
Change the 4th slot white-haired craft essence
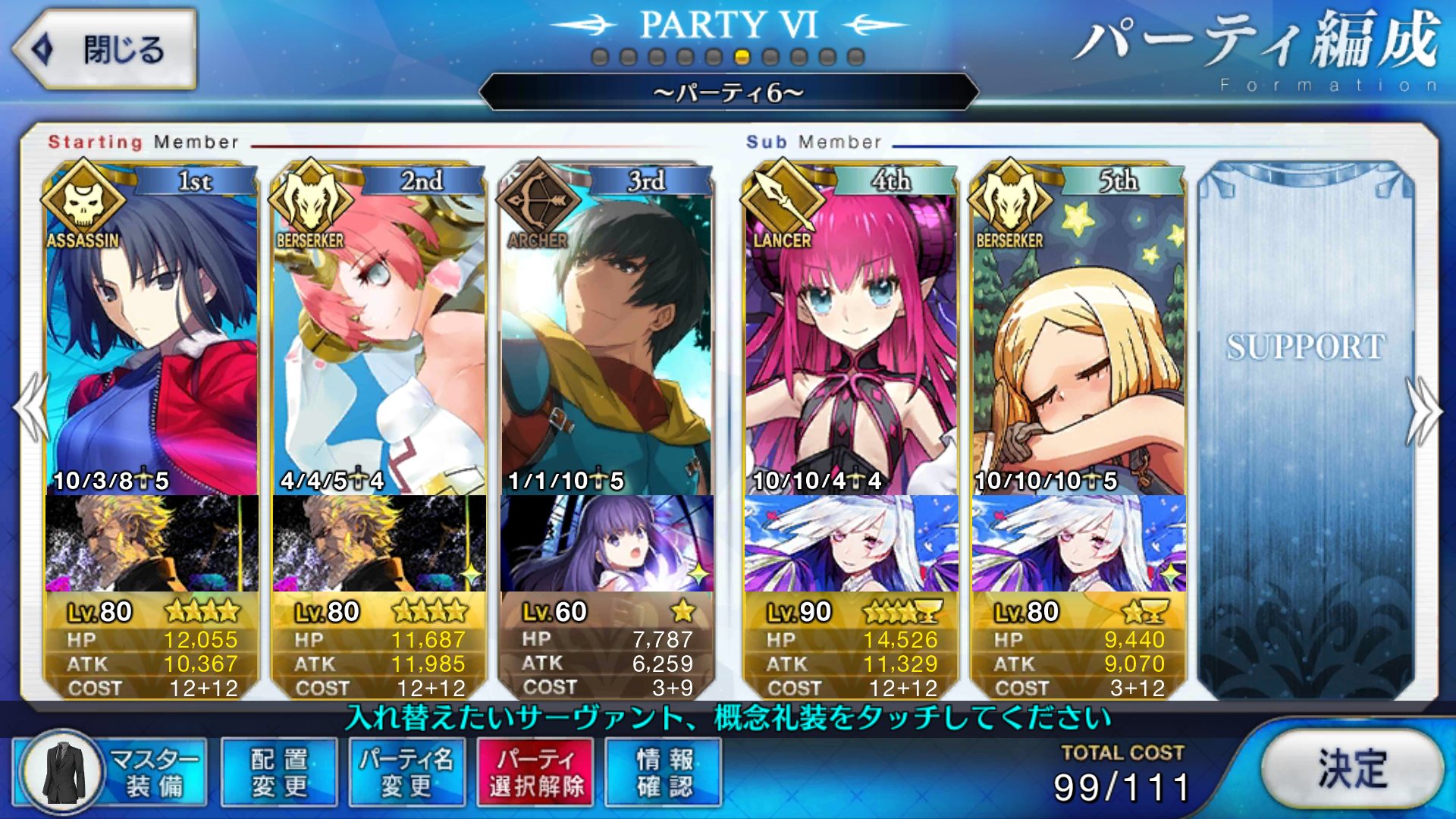click(851, 543)
